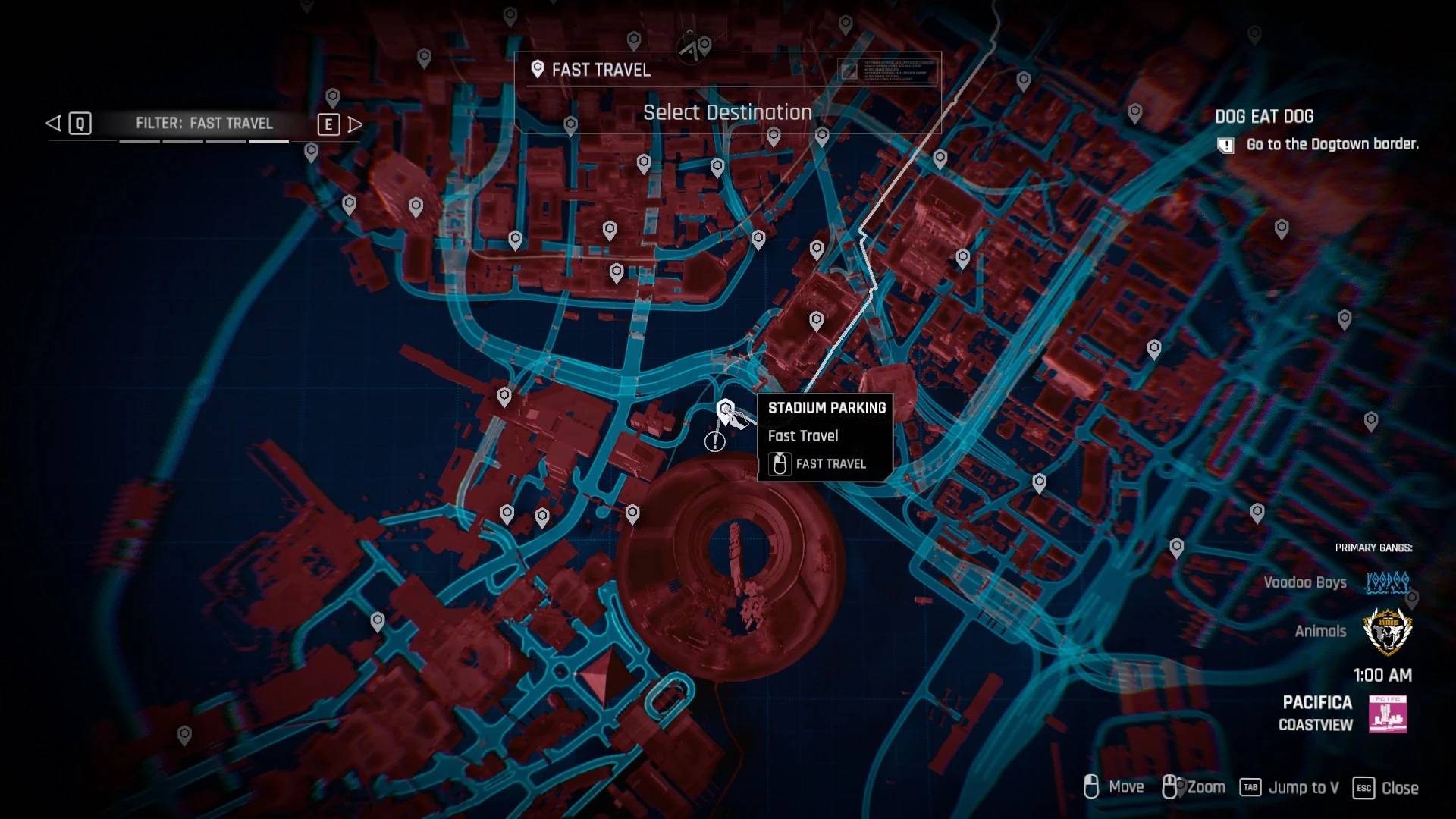Advance to the next map filter arrow
The height and width of the screenshot is (819, 1456).
355,124
